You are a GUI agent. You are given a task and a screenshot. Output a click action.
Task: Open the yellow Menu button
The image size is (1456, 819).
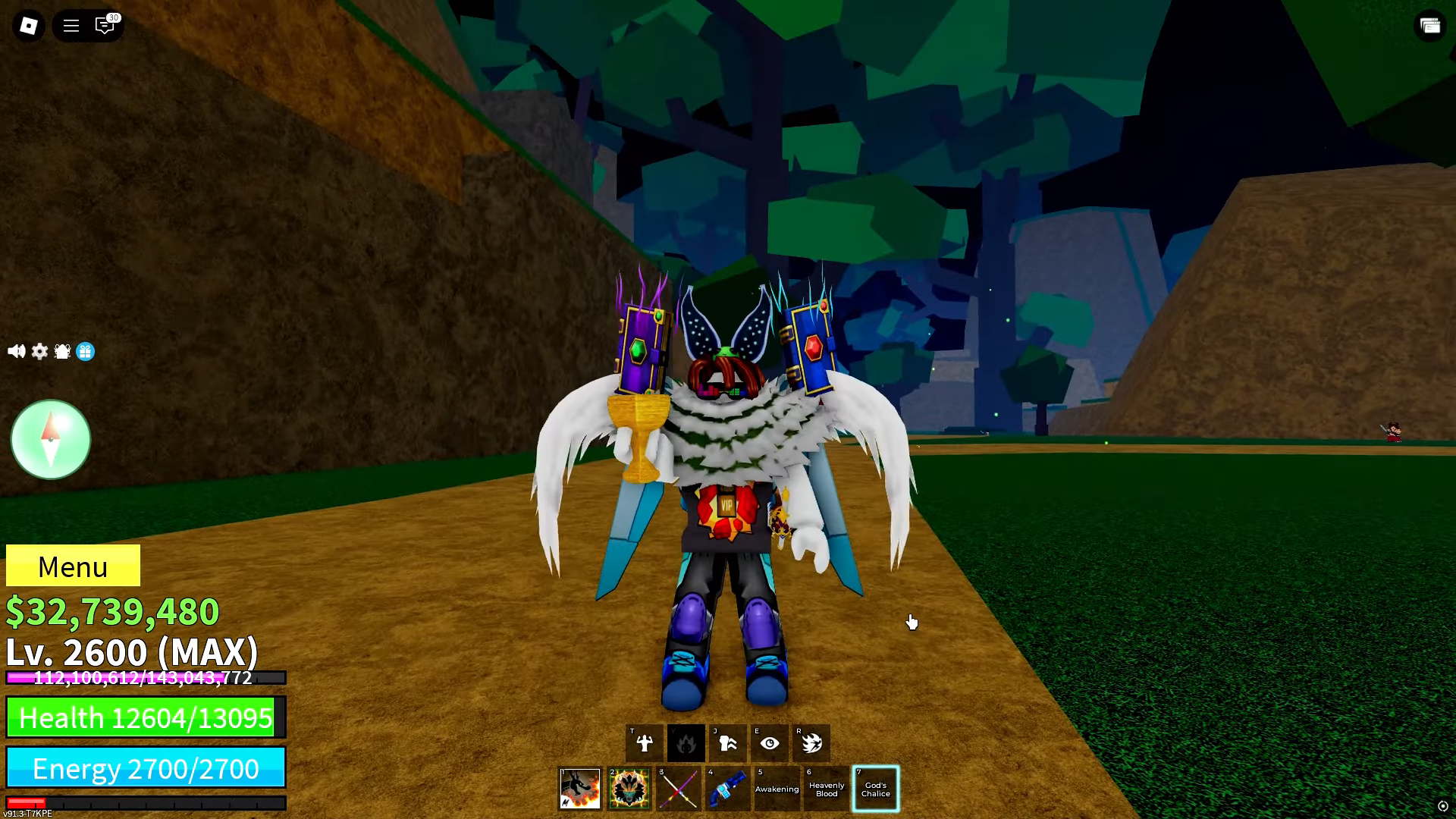(73, 566)
